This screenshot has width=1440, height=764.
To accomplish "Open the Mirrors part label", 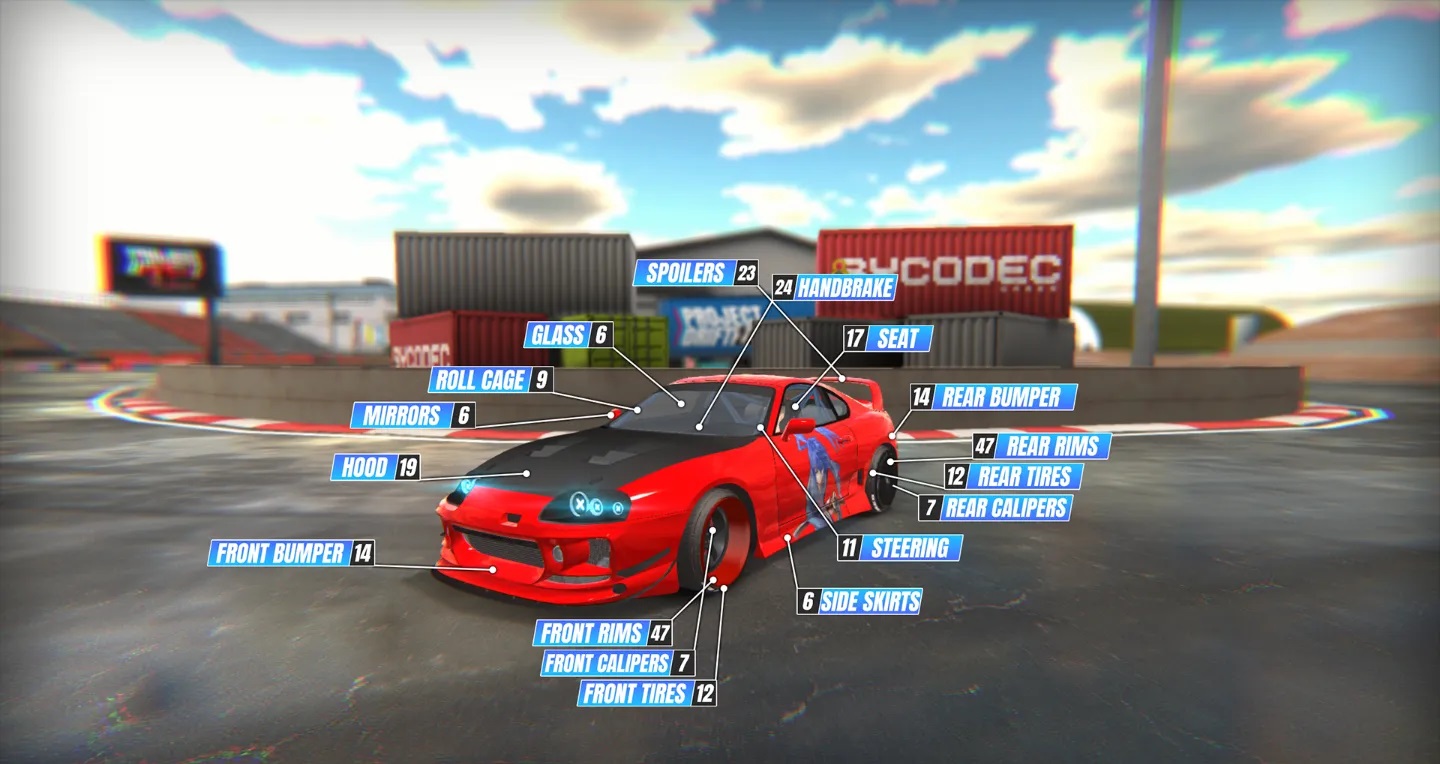I will point(401,416).
